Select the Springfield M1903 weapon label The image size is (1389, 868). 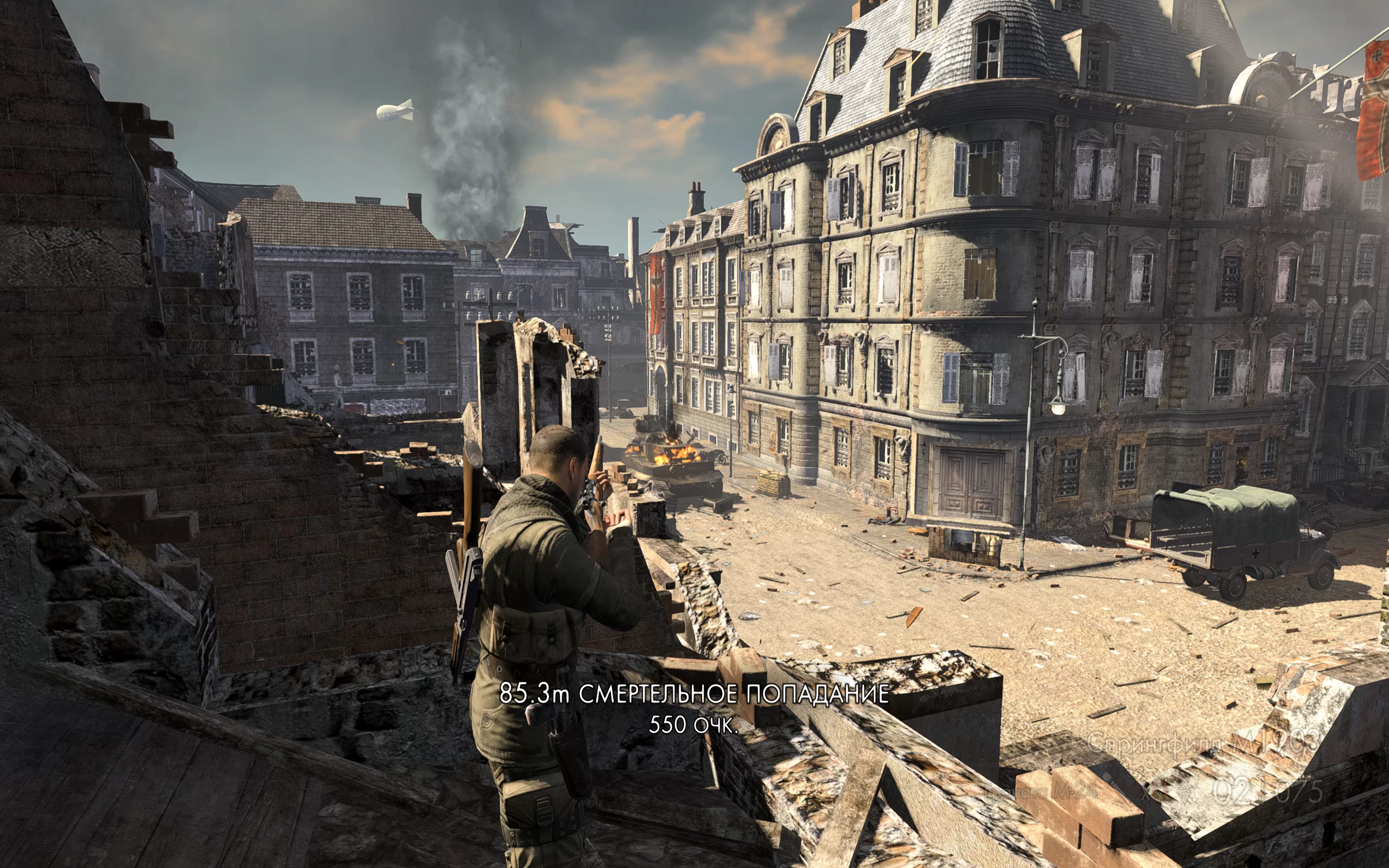1203,742
